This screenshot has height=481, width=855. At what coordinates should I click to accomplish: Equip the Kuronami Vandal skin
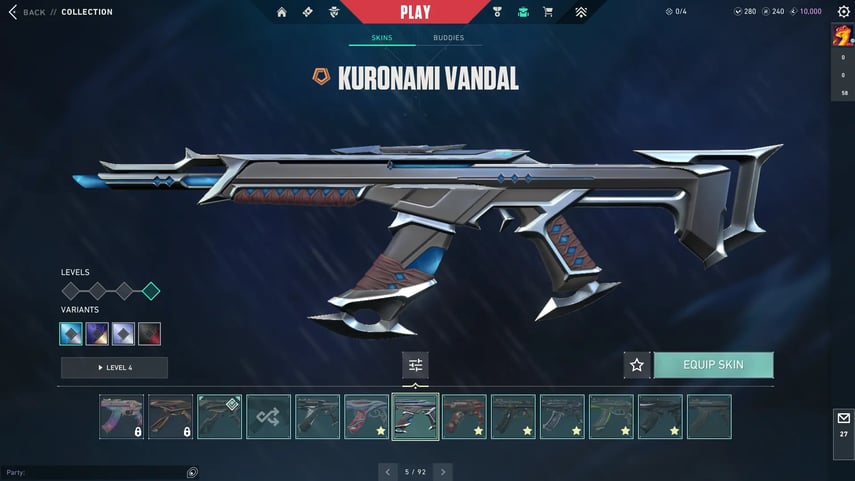pos(713,365)
